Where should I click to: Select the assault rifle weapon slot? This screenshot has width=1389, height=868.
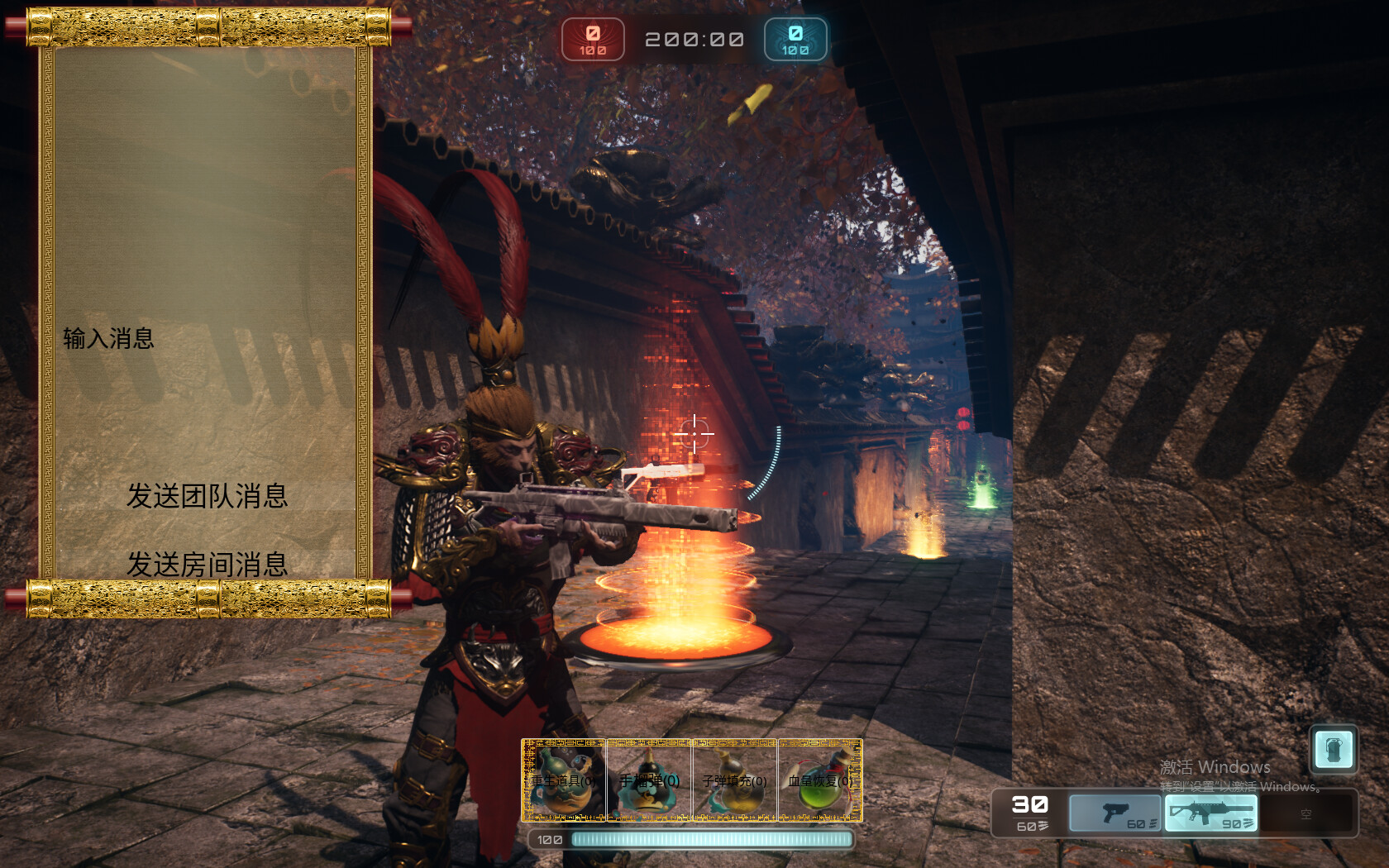(1211, 813)
